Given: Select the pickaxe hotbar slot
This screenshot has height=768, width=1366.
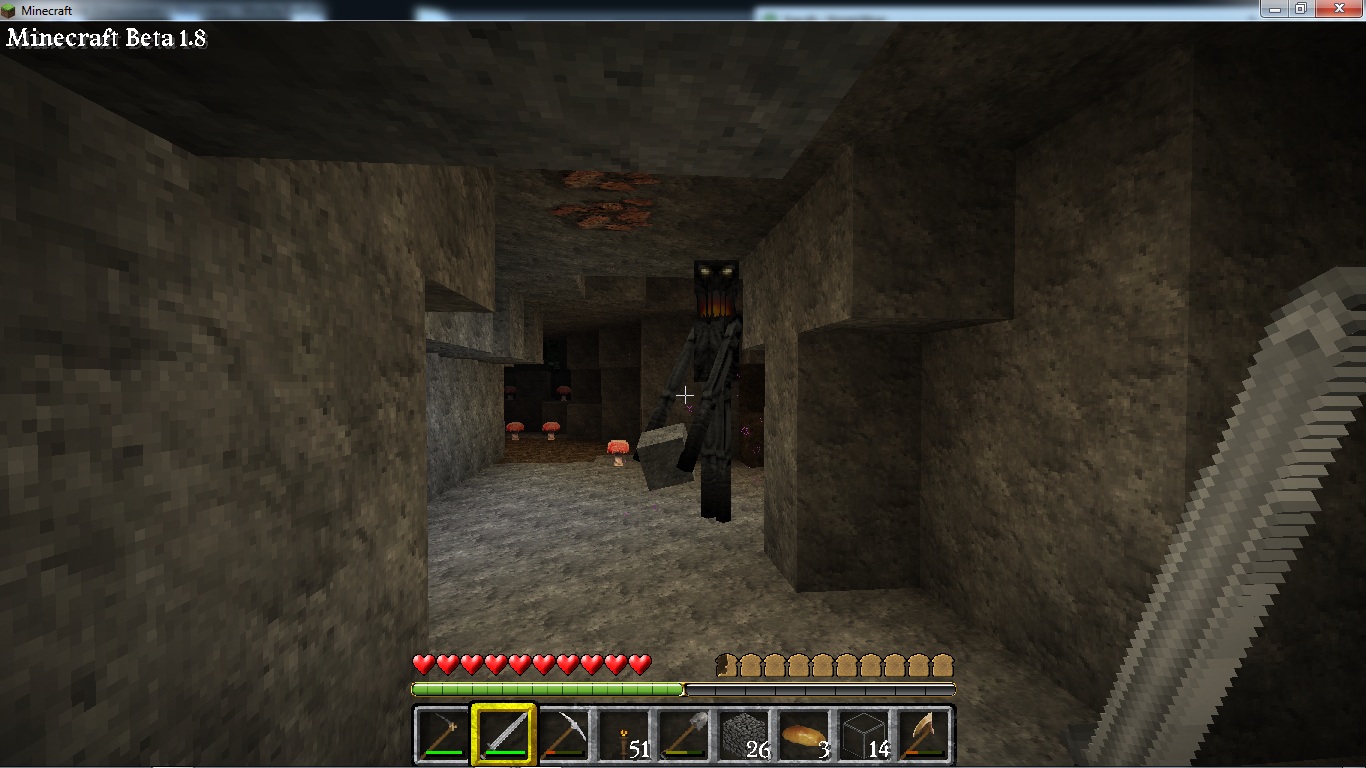Looking at the screenshot, I should pos(563,735).
